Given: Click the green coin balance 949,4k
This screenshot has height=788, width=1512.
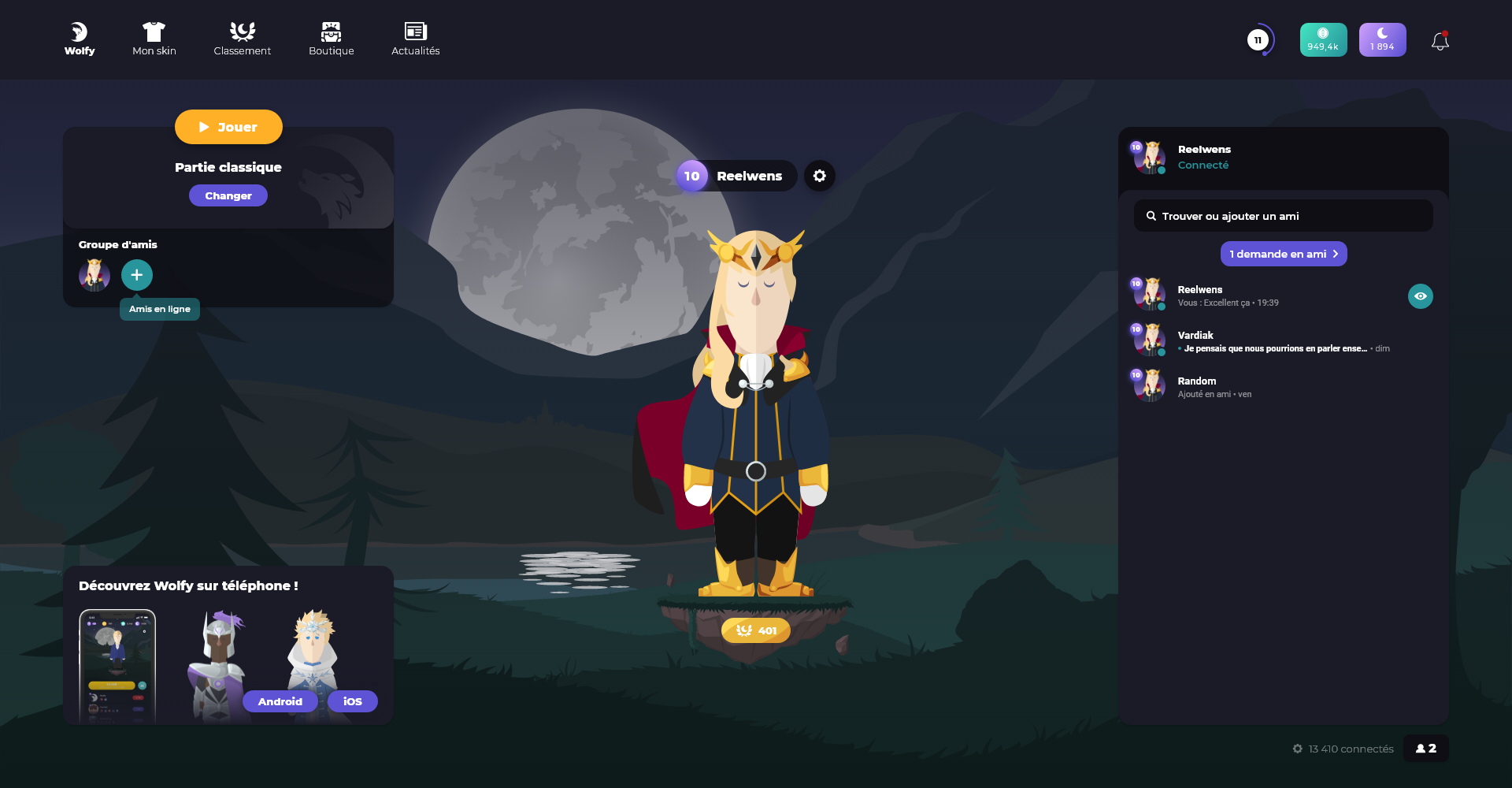Looking at the screenshot, I should tap(1323, 40).
